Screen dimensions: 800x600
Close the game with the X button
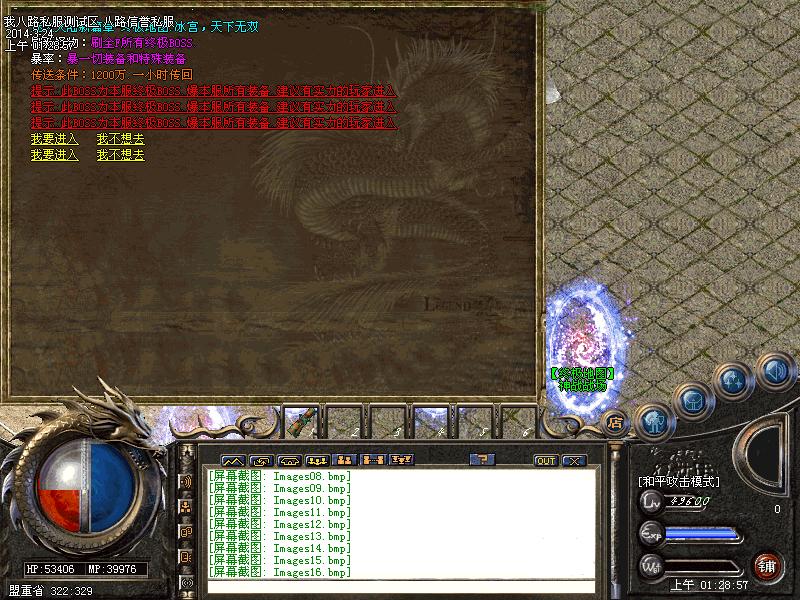[573, 461]
